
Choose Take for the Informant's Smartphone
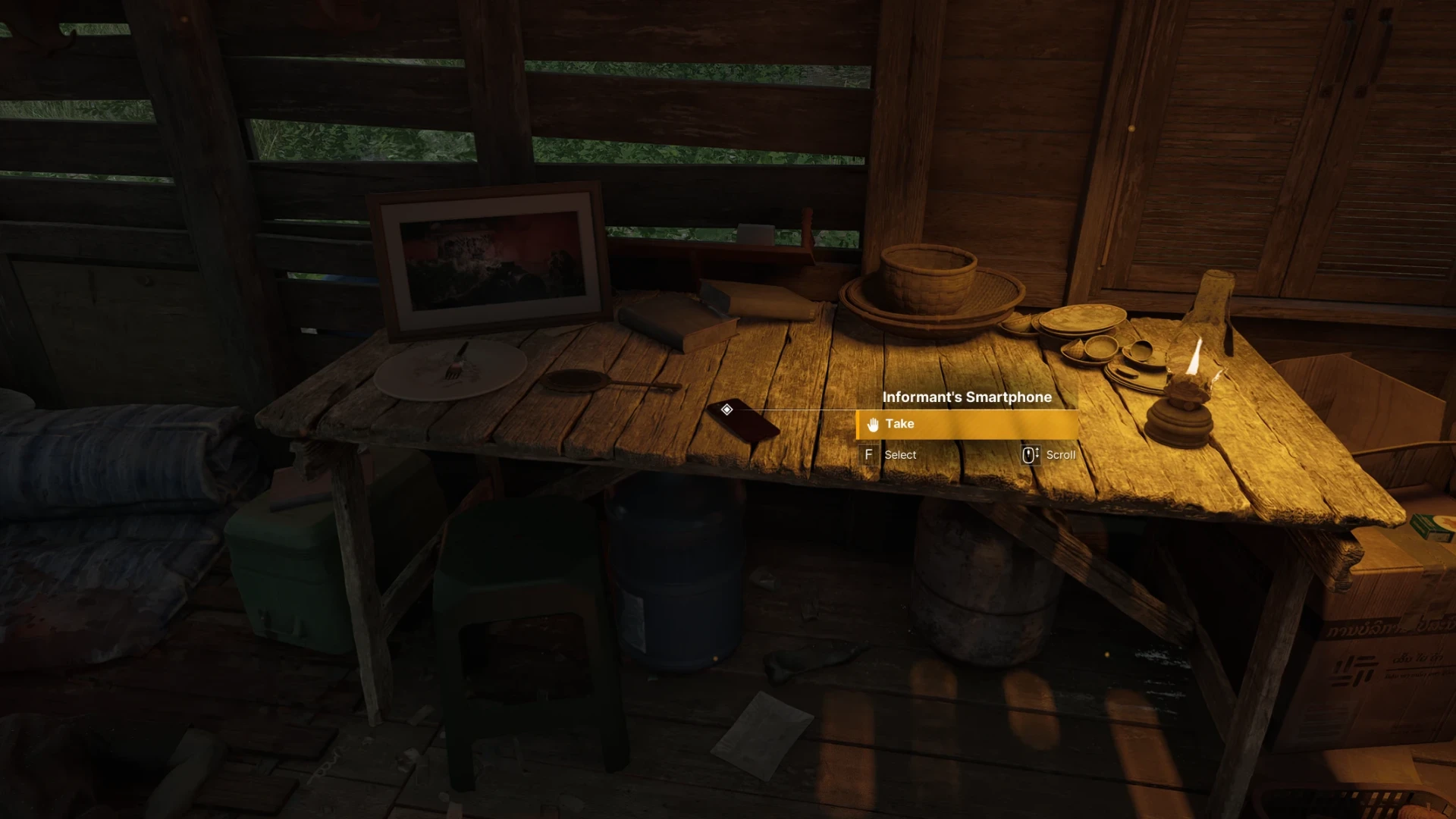966,424
